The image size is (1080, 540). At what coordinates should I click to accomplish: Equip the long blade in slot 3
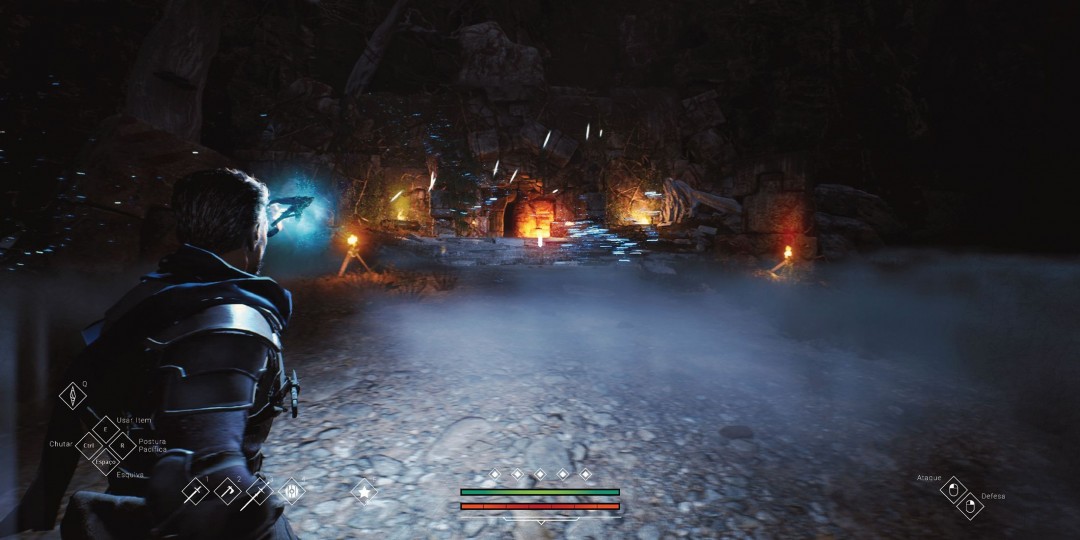coord(258,491)
